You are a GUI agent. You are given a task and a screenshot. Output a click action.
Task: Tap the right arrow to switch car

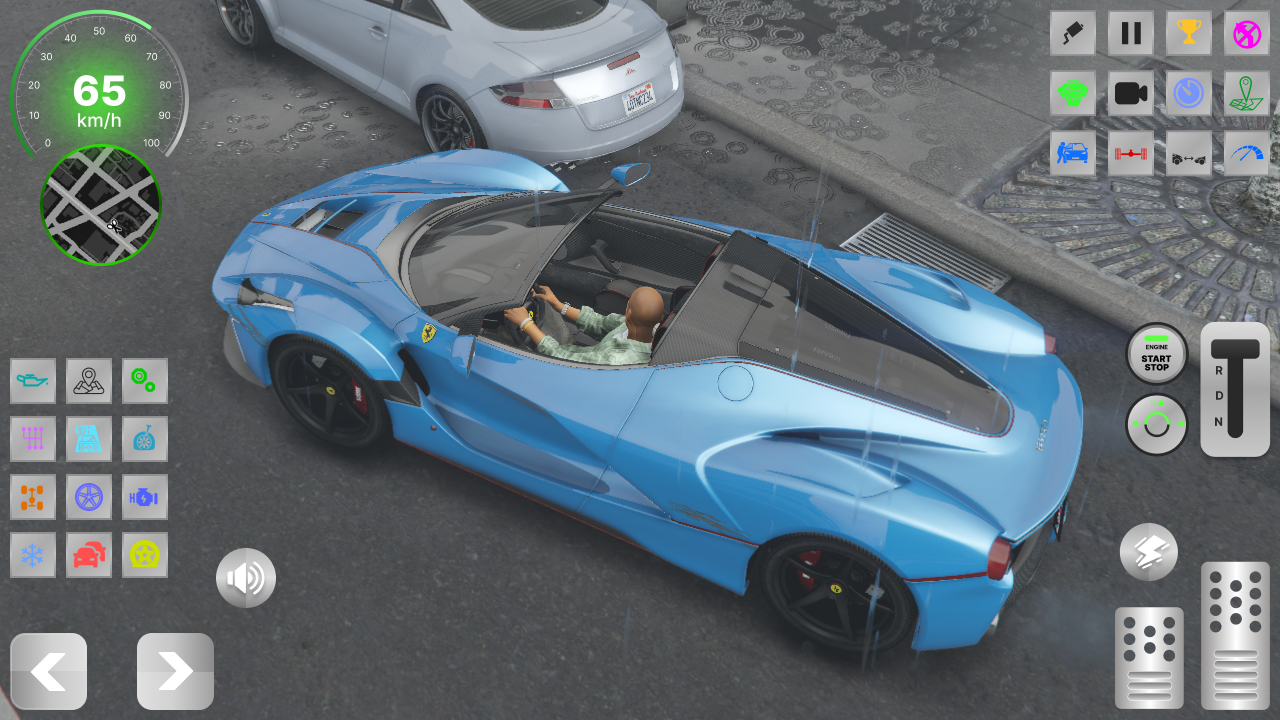[x=175, y=671]
